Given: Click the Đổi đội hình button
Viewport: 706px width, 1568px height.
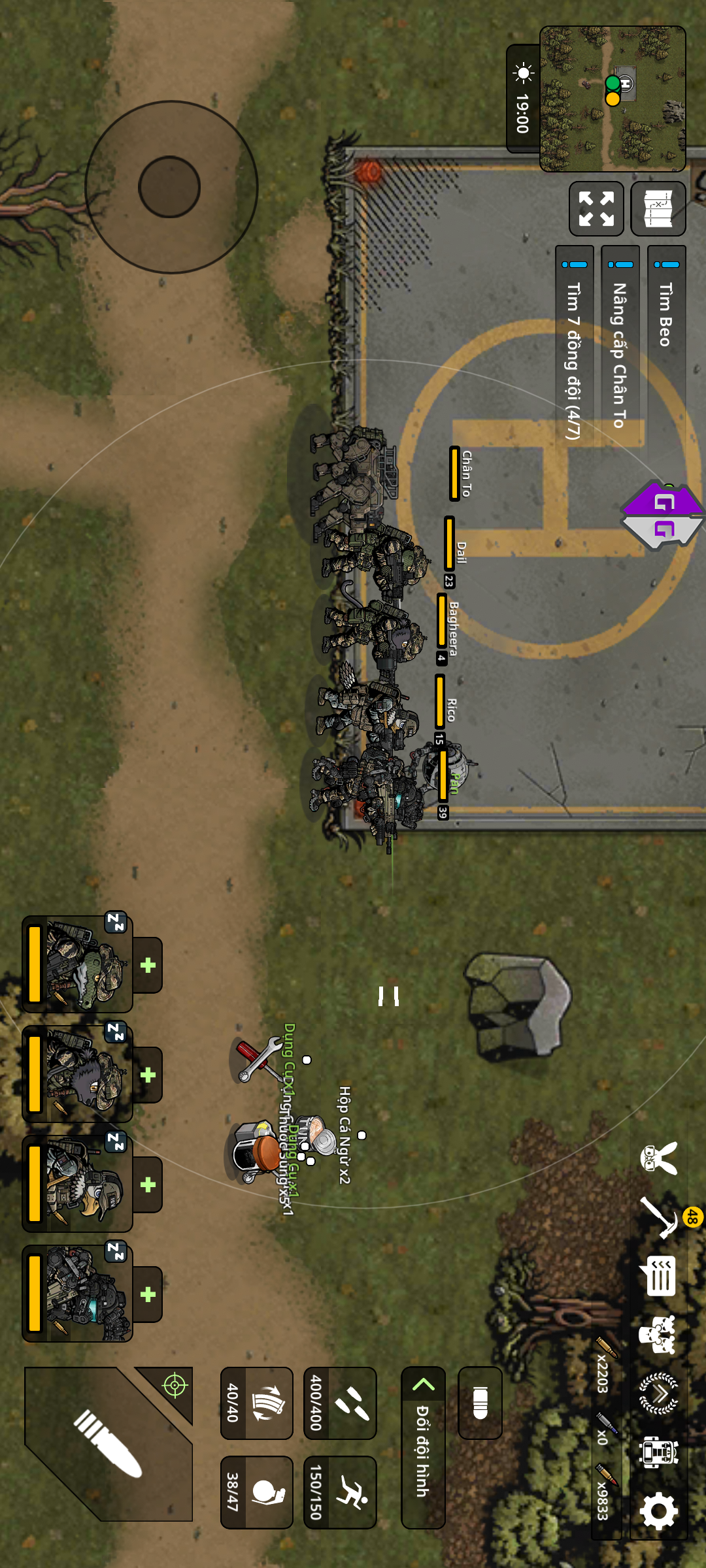Looking at the screenshot, I should tap(423, 1447).
